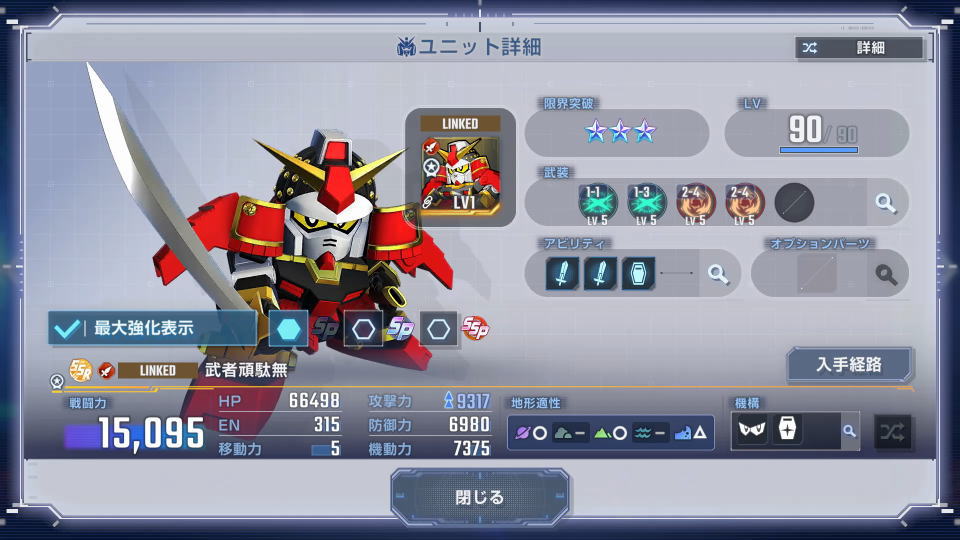Close the unit details with 閉じる

480,497
